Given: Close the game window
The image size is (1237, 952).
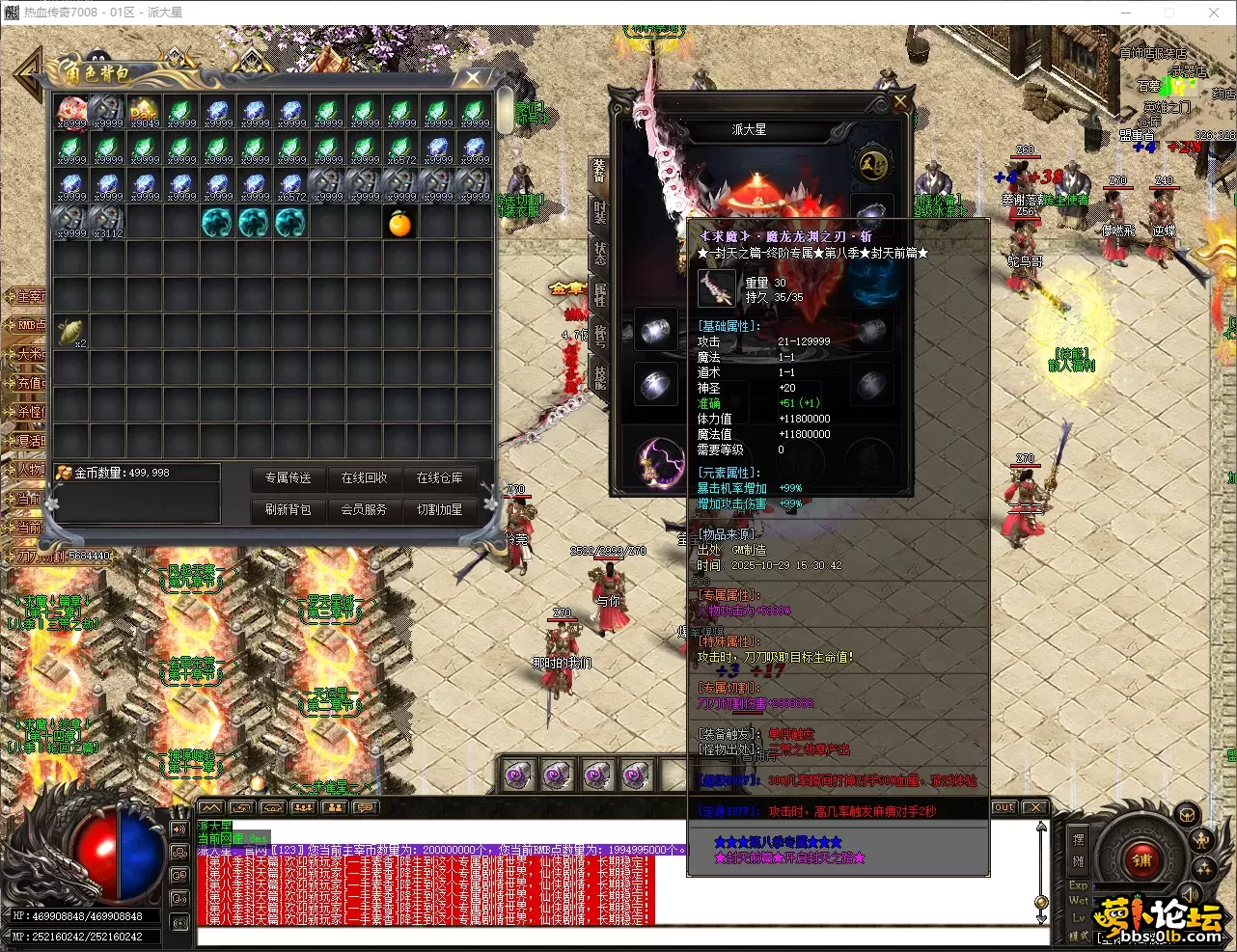Looking at the screenshot, I should click(1214, 13).
